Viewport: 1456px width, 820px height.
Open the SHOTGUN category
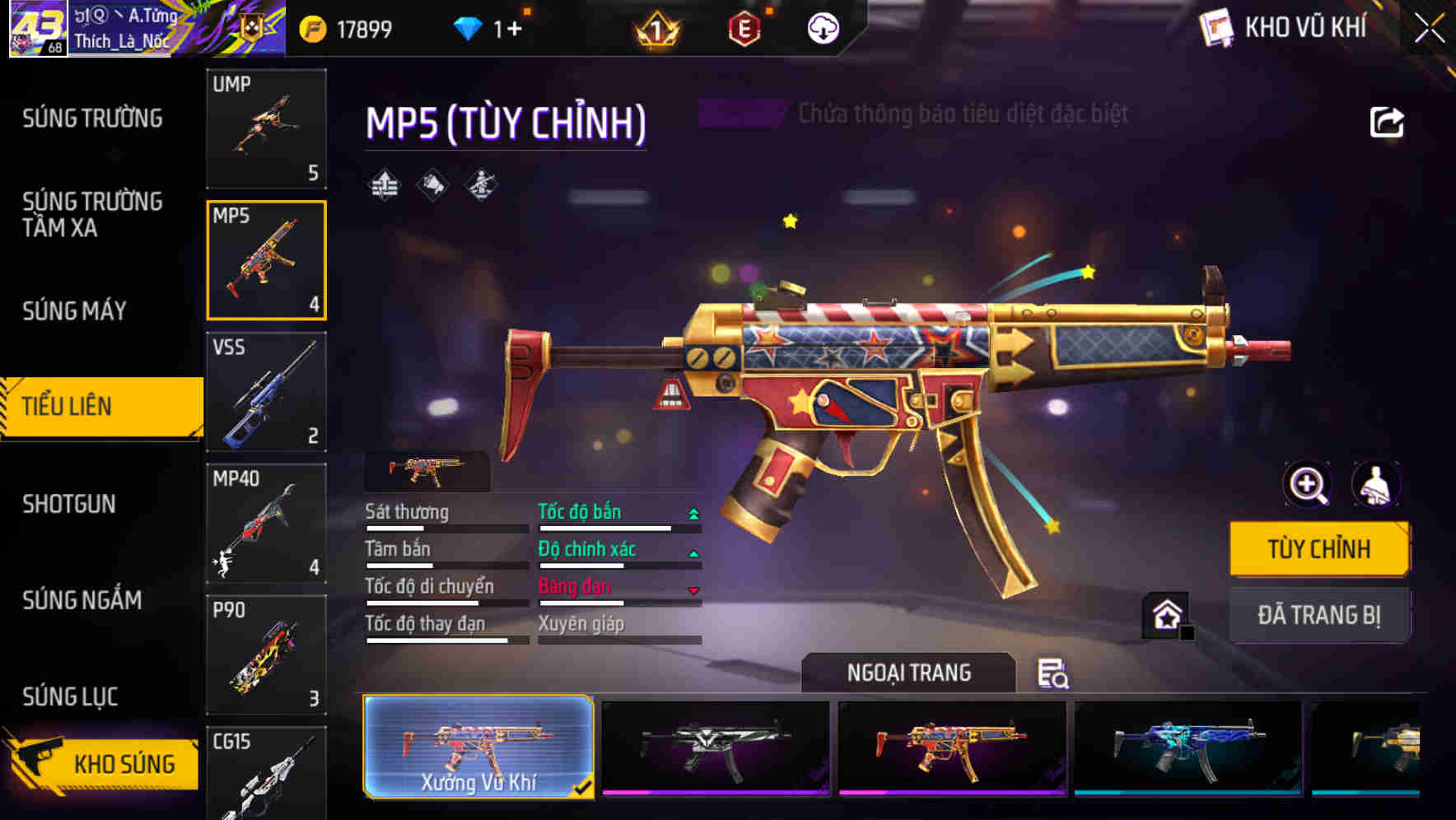[x=69, y=504]
